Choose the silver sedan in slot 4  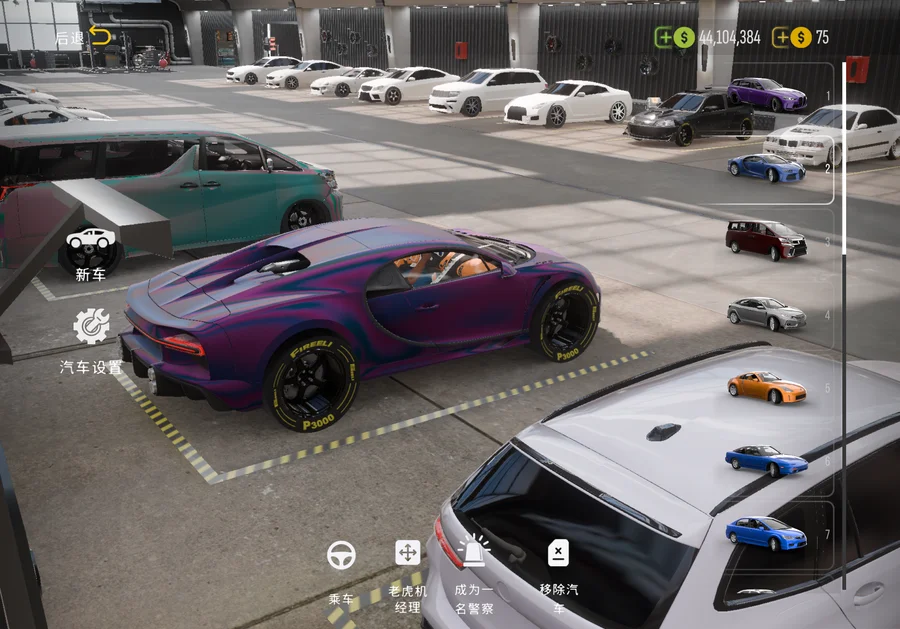(766, 314)
